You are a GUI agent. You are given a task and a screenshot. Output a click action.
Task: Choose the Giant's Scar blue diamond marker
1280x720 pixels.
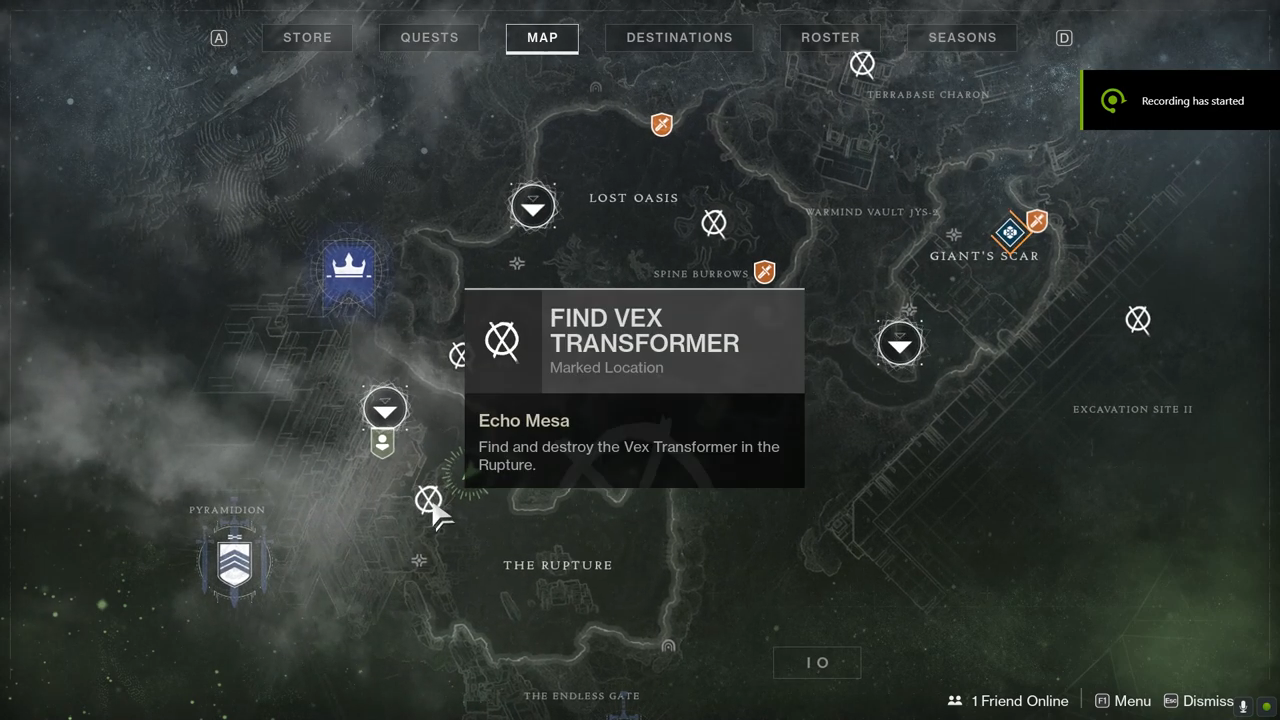point(1010,233)
